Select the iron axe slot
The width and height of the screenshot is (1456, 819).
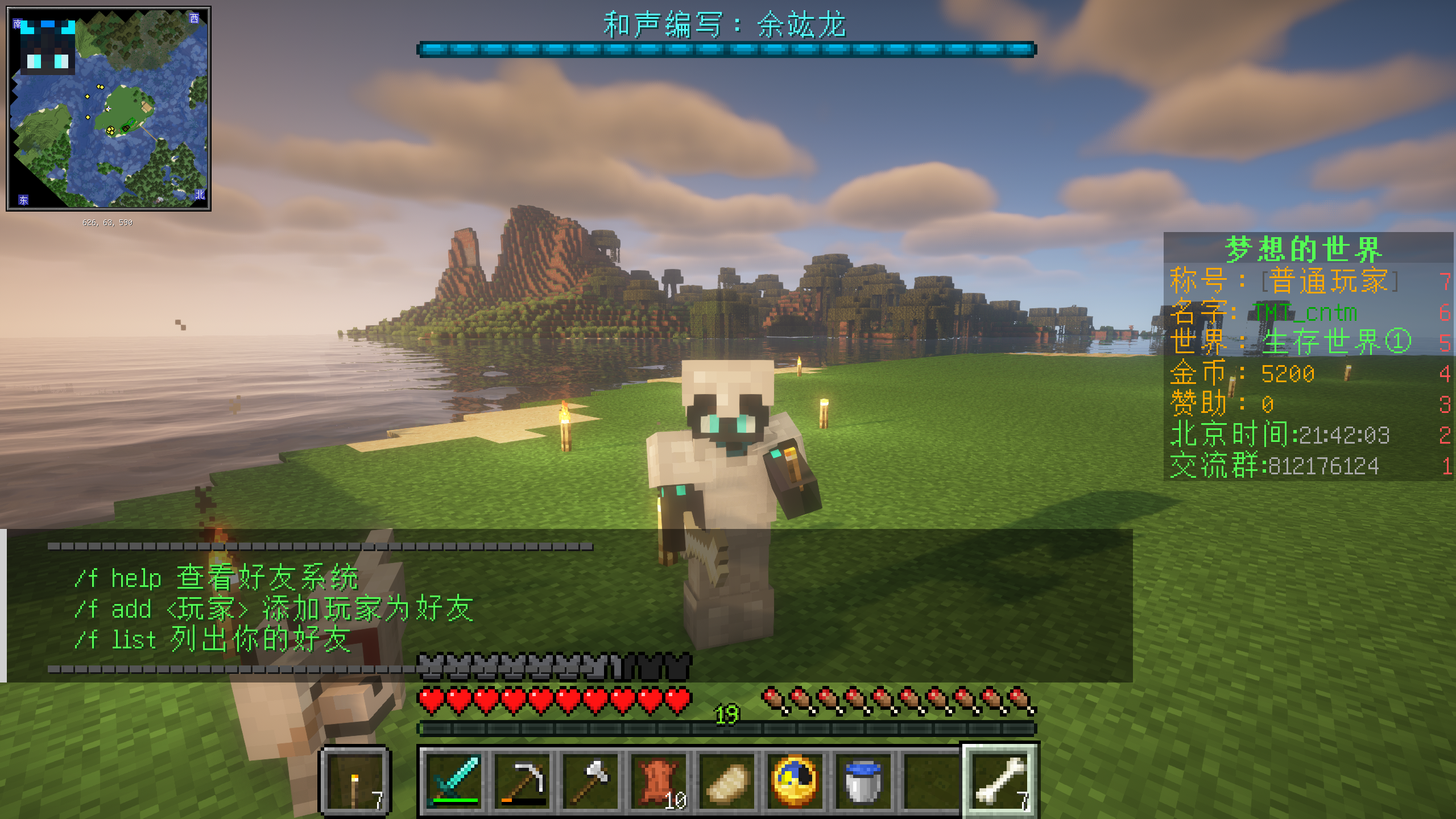coord(590,780)
